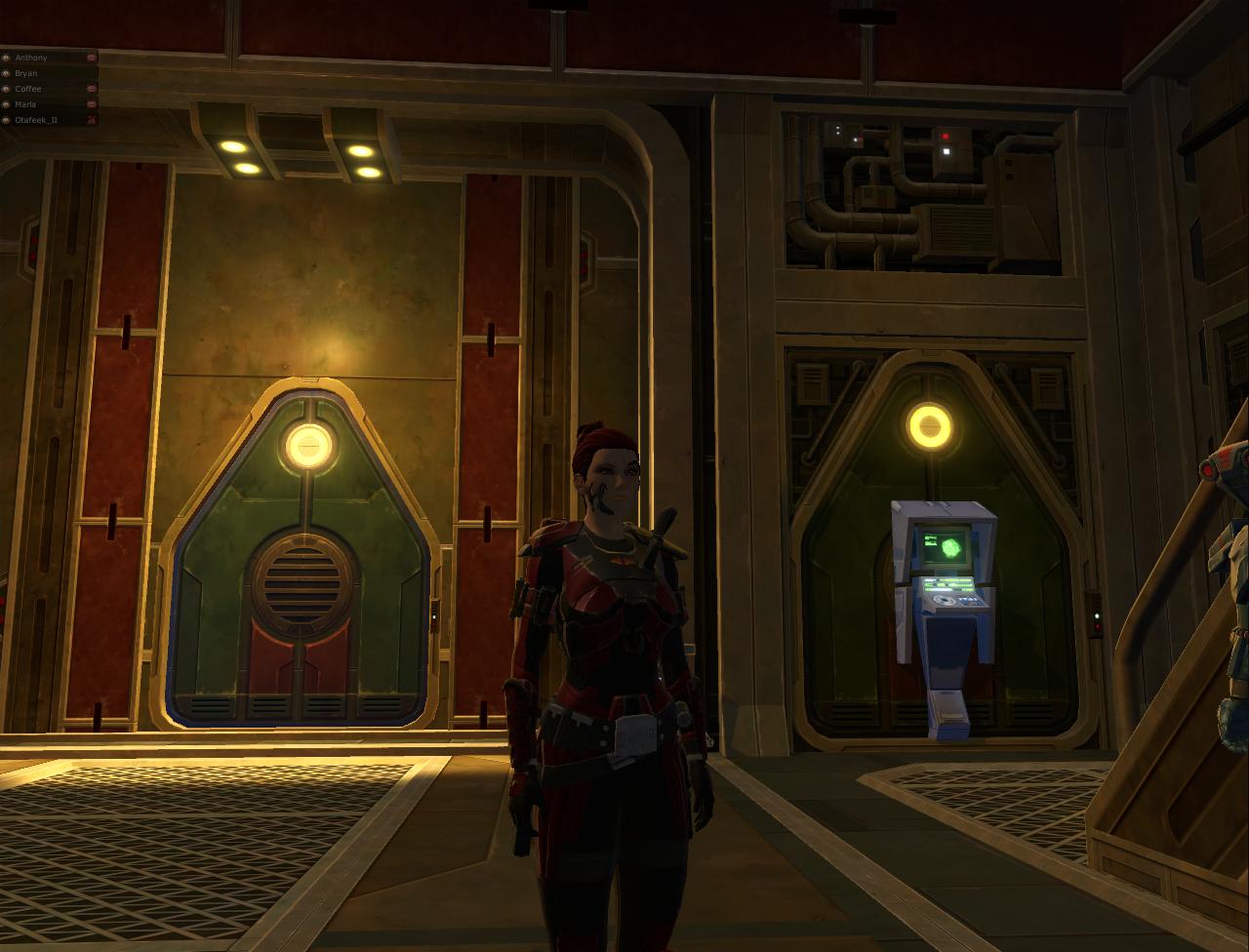This screenshot has height=952, width=1249.
Task: Click Bryan's avatar icon
Action: point(7,73)
